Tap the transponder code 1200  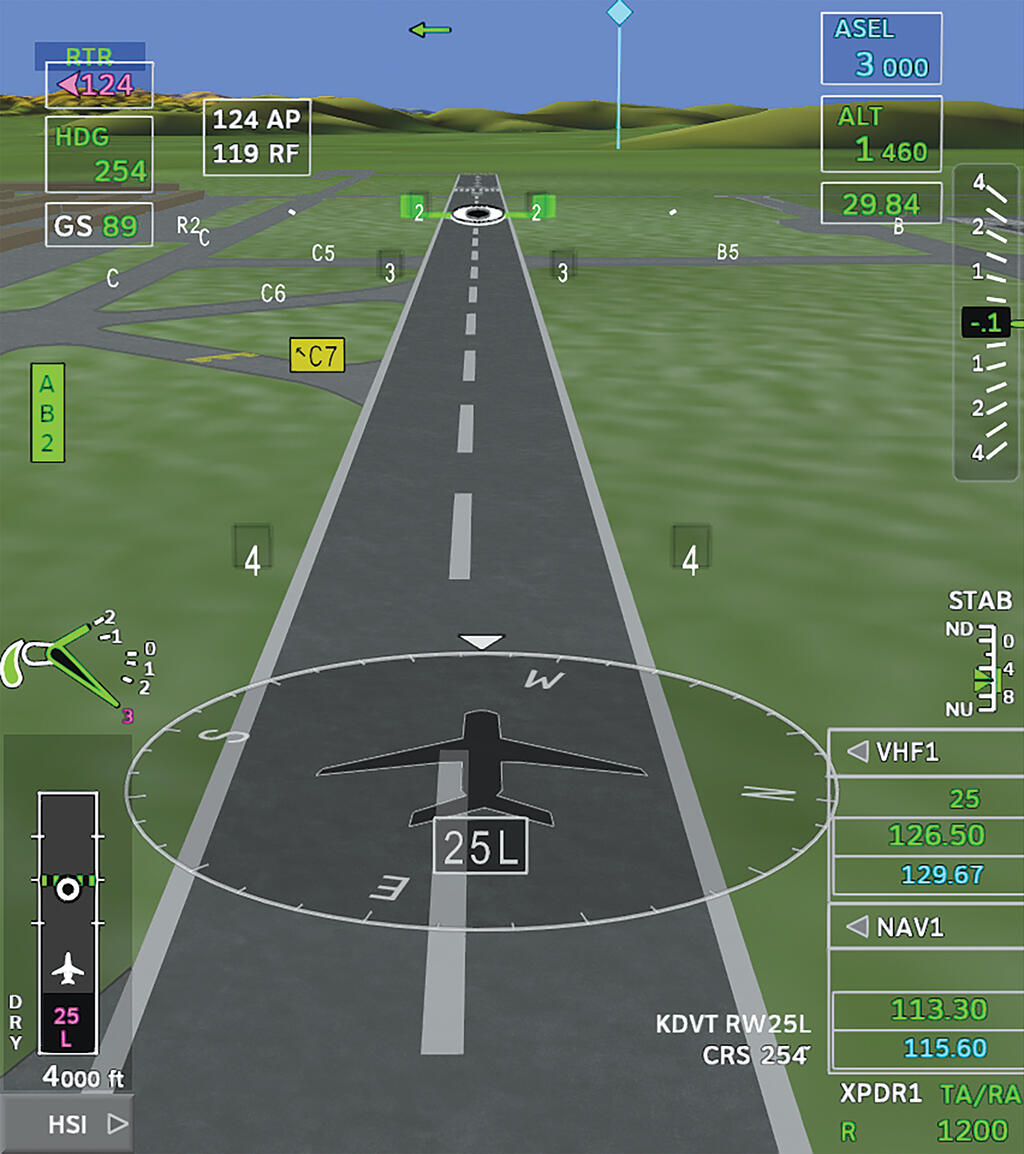tap(971, 1131)
